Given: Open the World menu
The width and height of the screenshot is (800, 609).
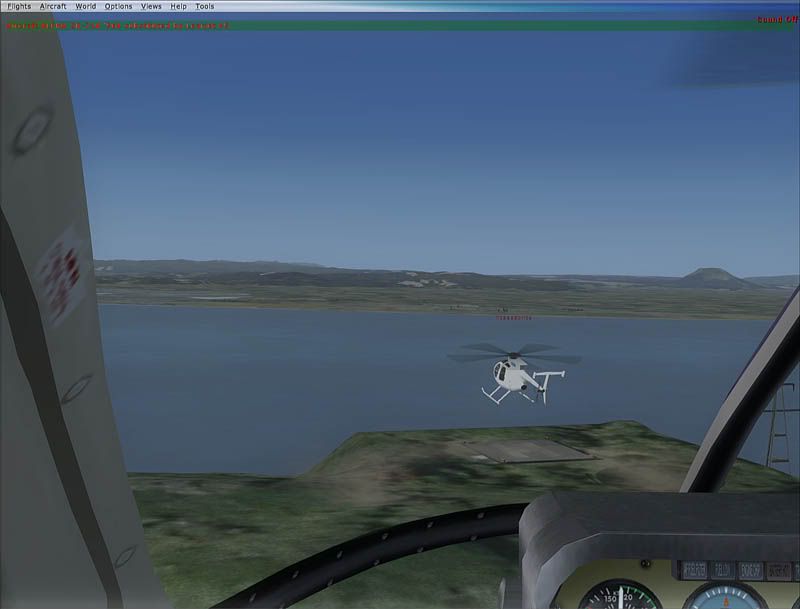Looking at the screenshot, I should pos(86,7).
